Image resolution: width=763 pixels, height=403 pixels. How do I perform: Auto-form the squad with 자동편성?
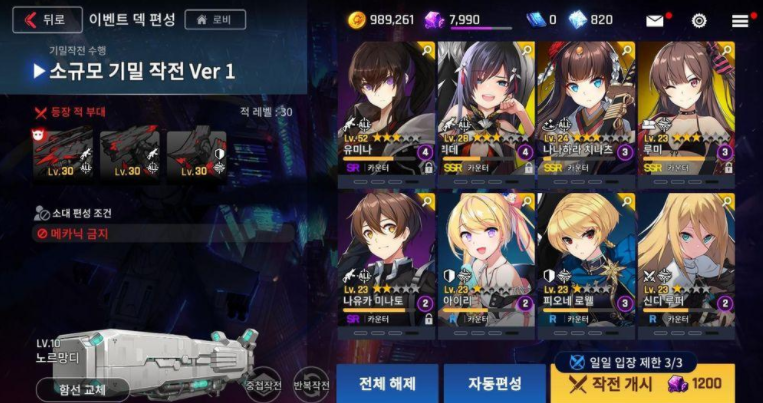click(494, 383)
